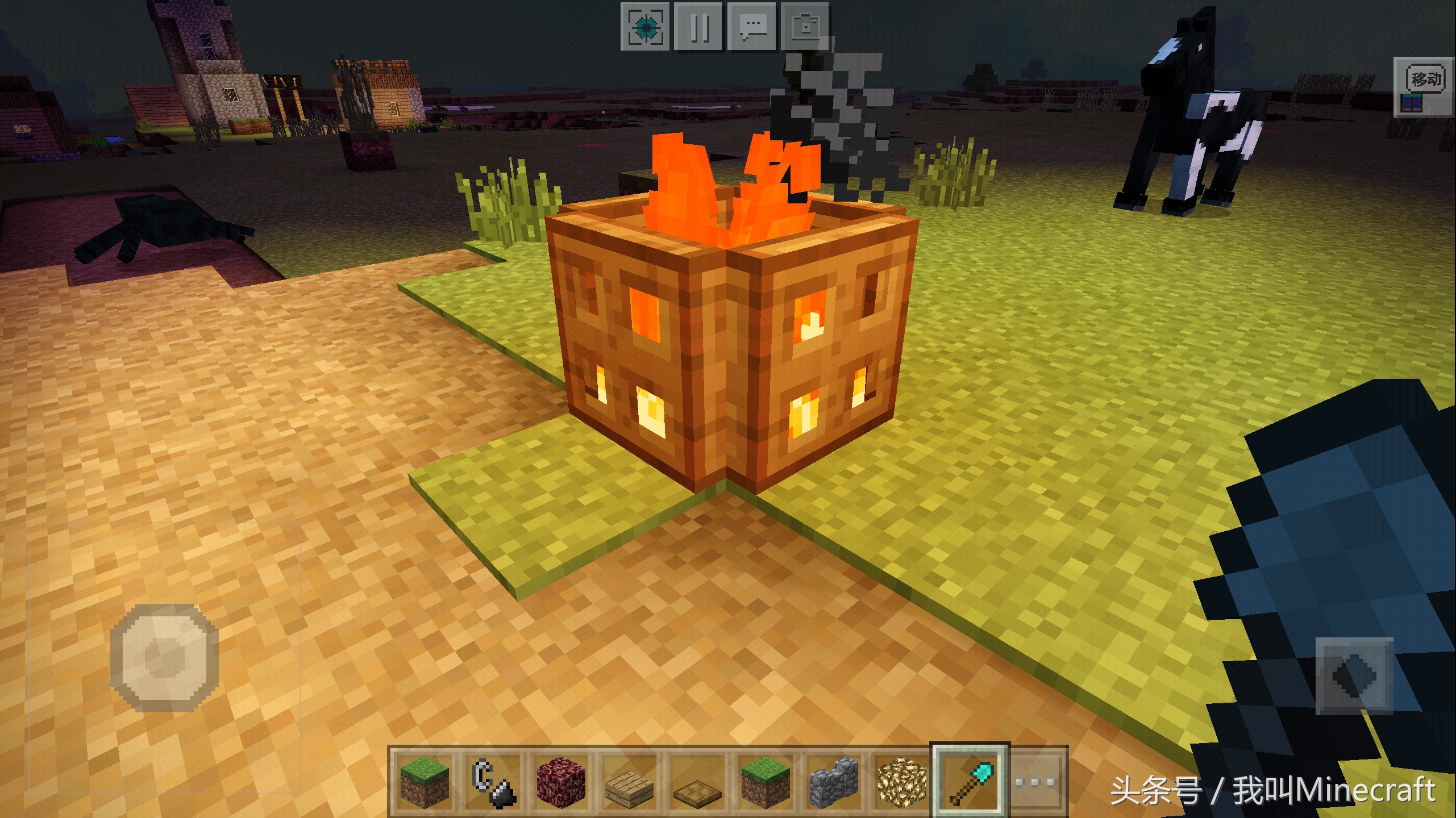Tap the crosshair target button
This screenshot has width=1456, height=818.
coord(646,27)
